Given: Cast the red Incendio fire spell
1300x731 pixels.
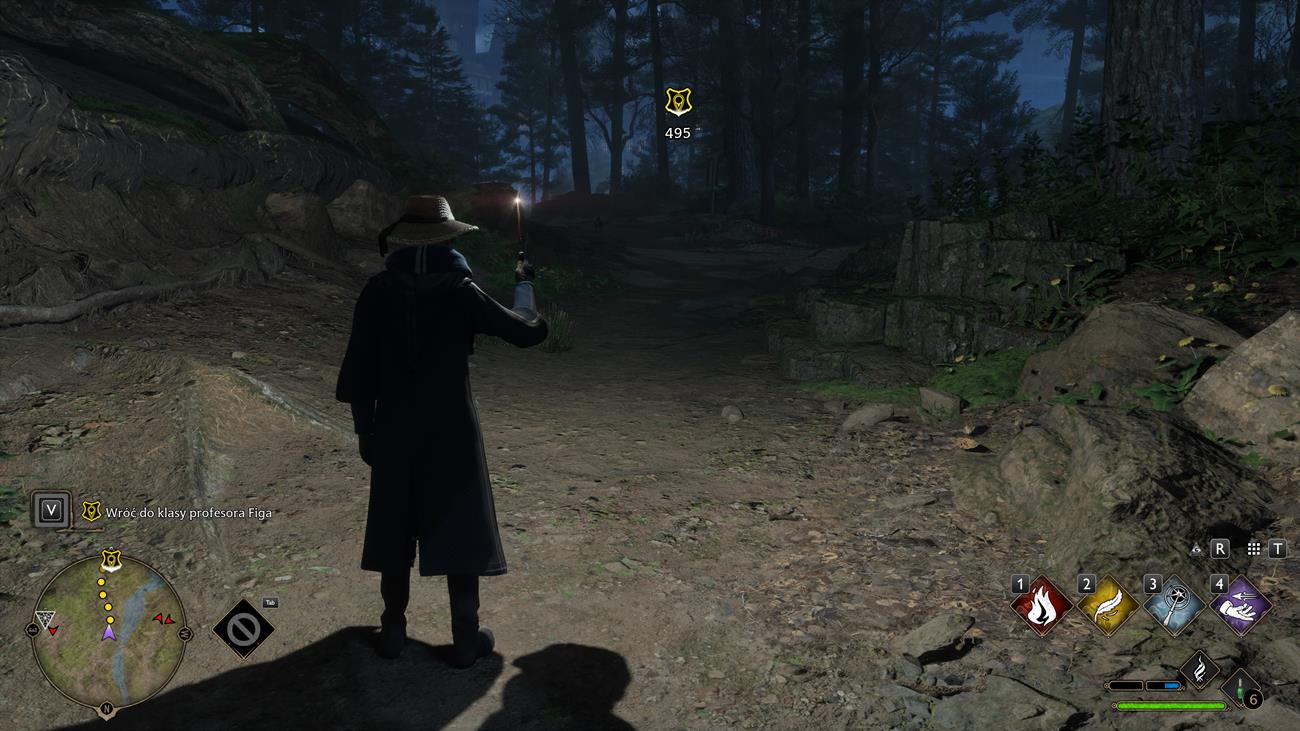Looking at the screenshot, I should coord(1042,606).
